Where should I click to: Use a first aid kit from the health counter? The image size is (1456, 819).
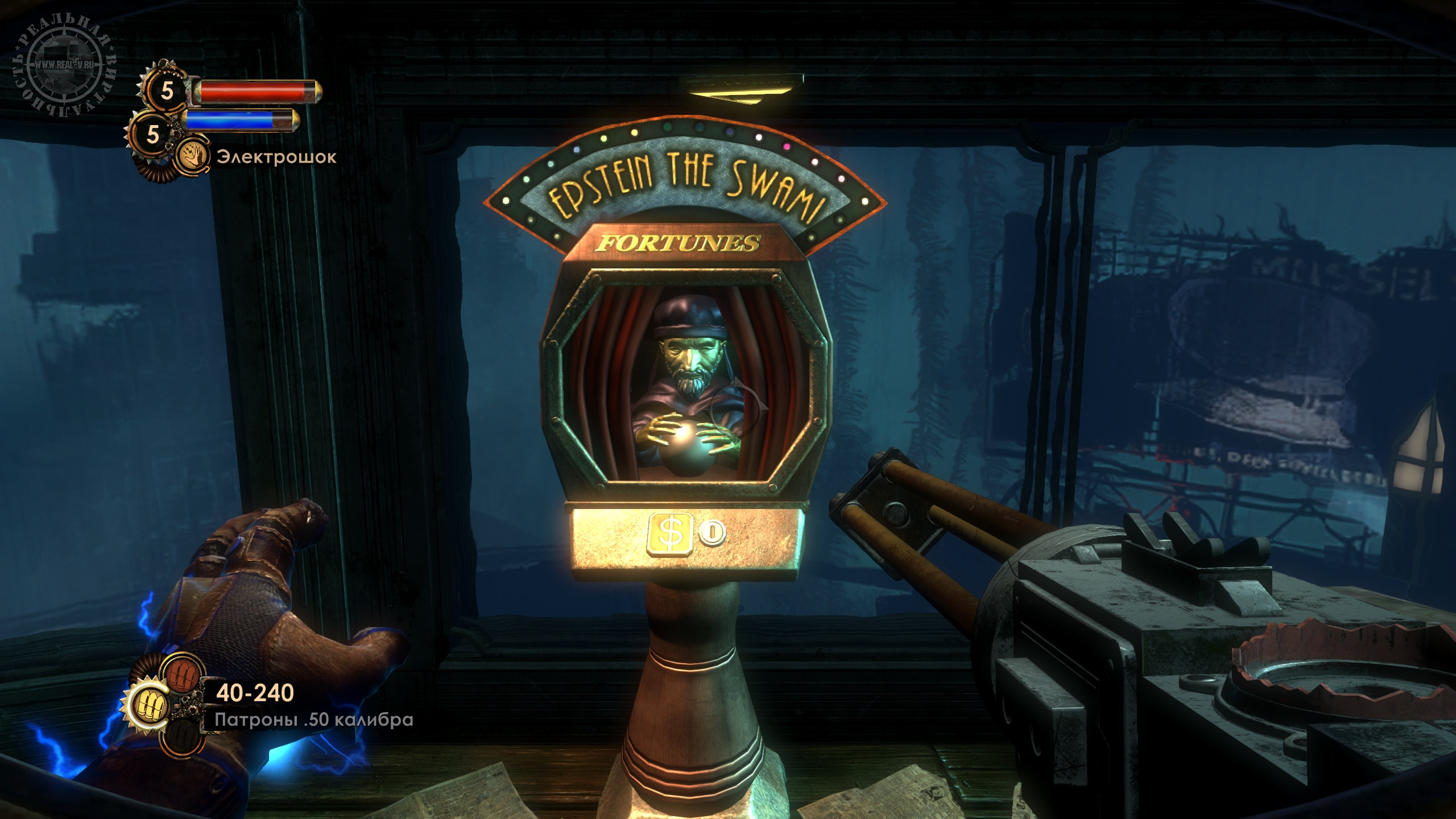(x=166, y=90)
